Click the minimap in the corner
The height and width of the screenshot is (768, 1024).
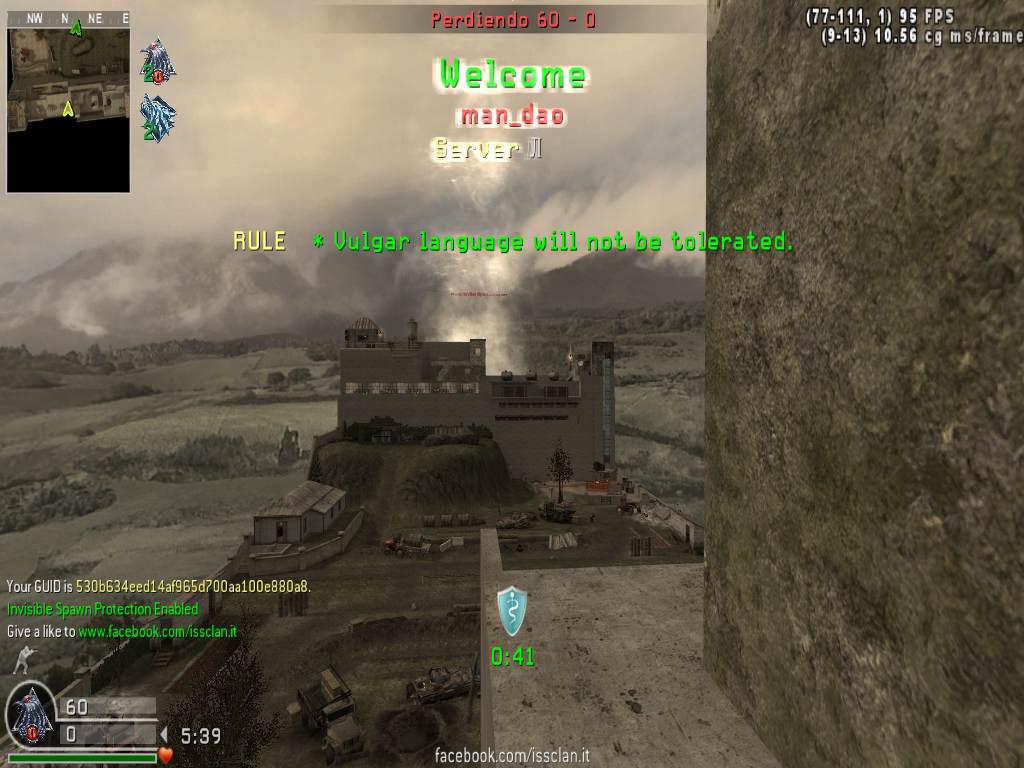pos(69,109)
